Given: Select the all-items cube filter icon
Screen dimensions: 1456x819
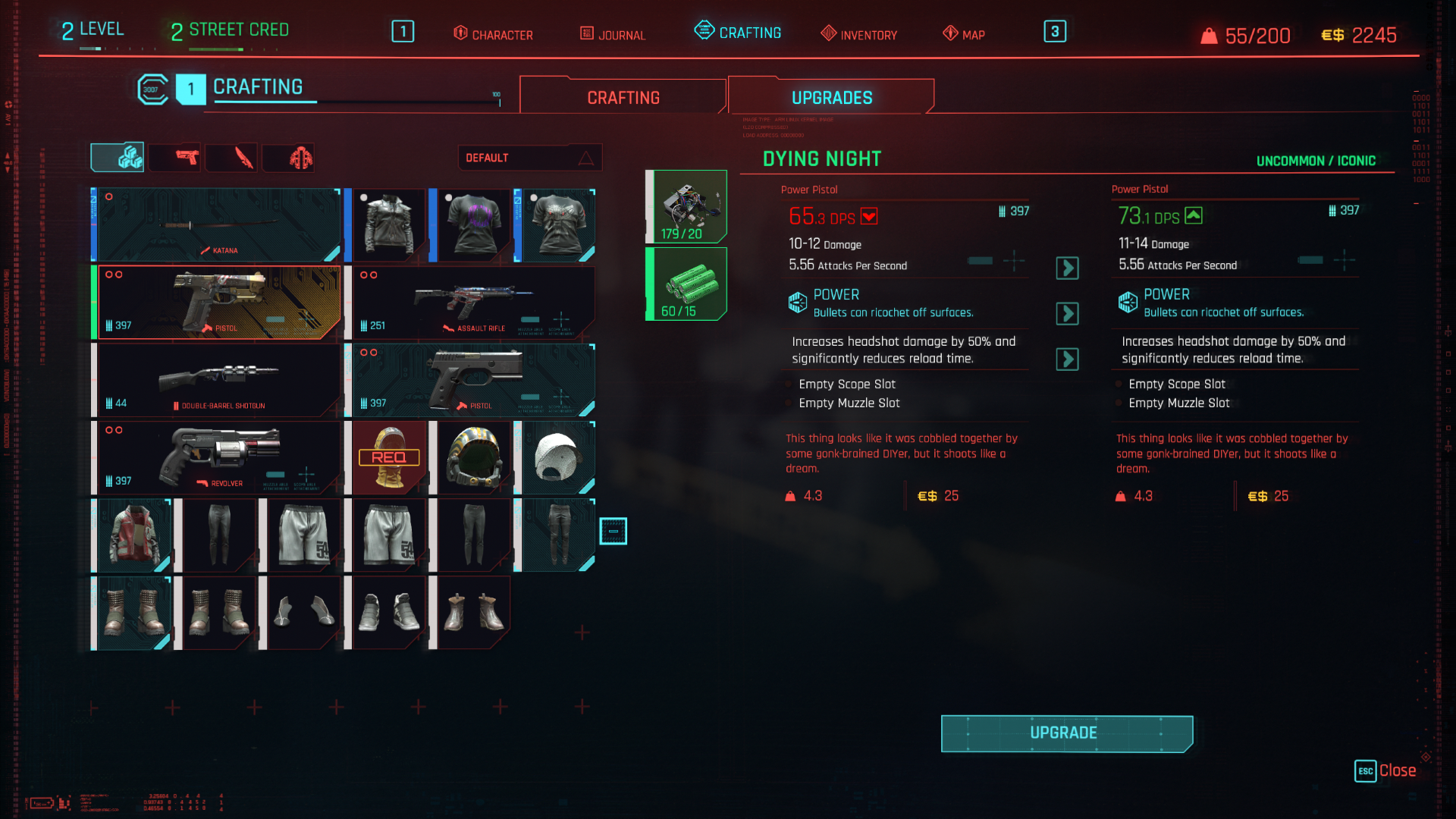Looking at the screenshot, I should (118, 157).
